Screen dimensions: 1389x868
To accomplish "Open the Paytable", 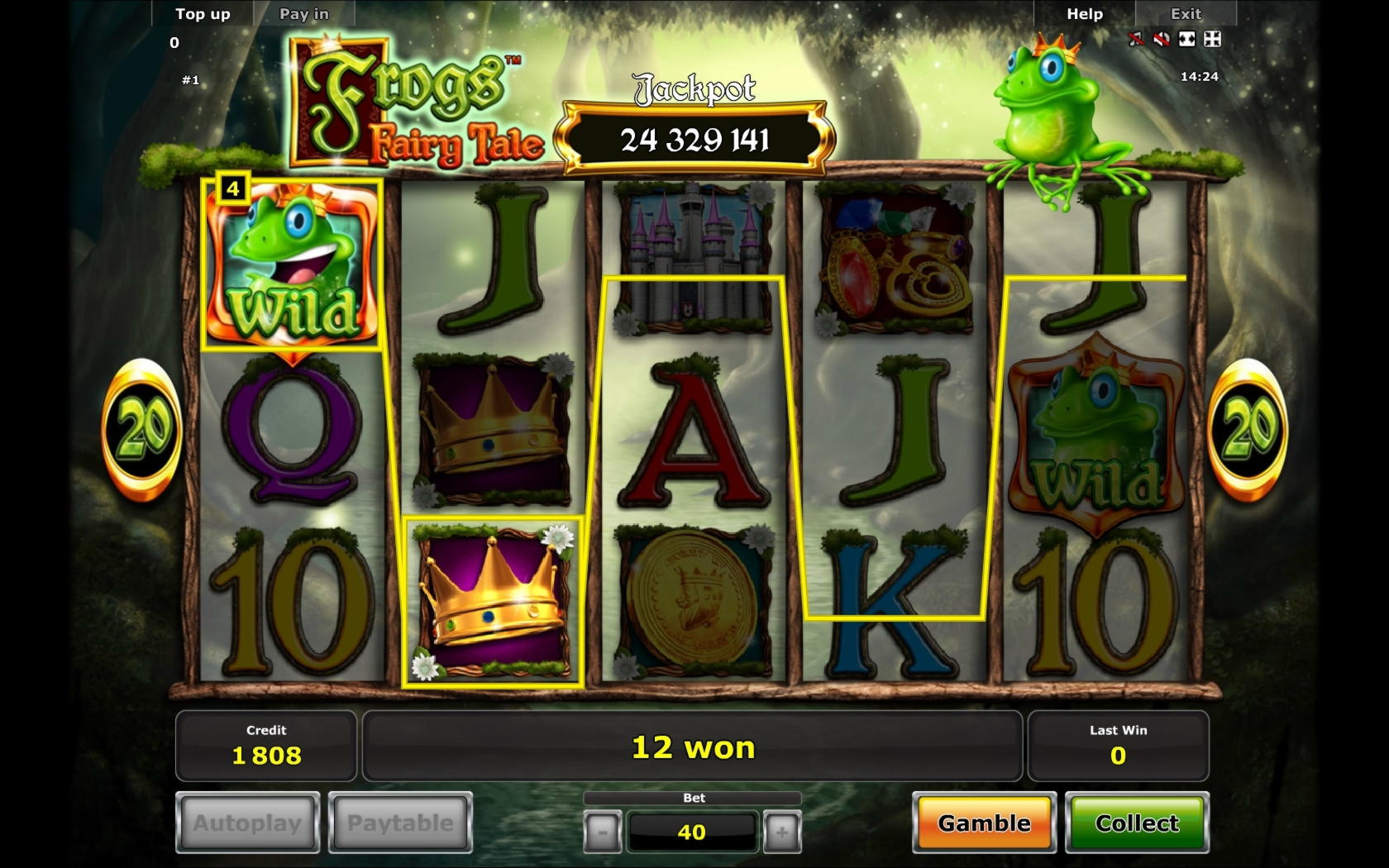I will [400, 823].
